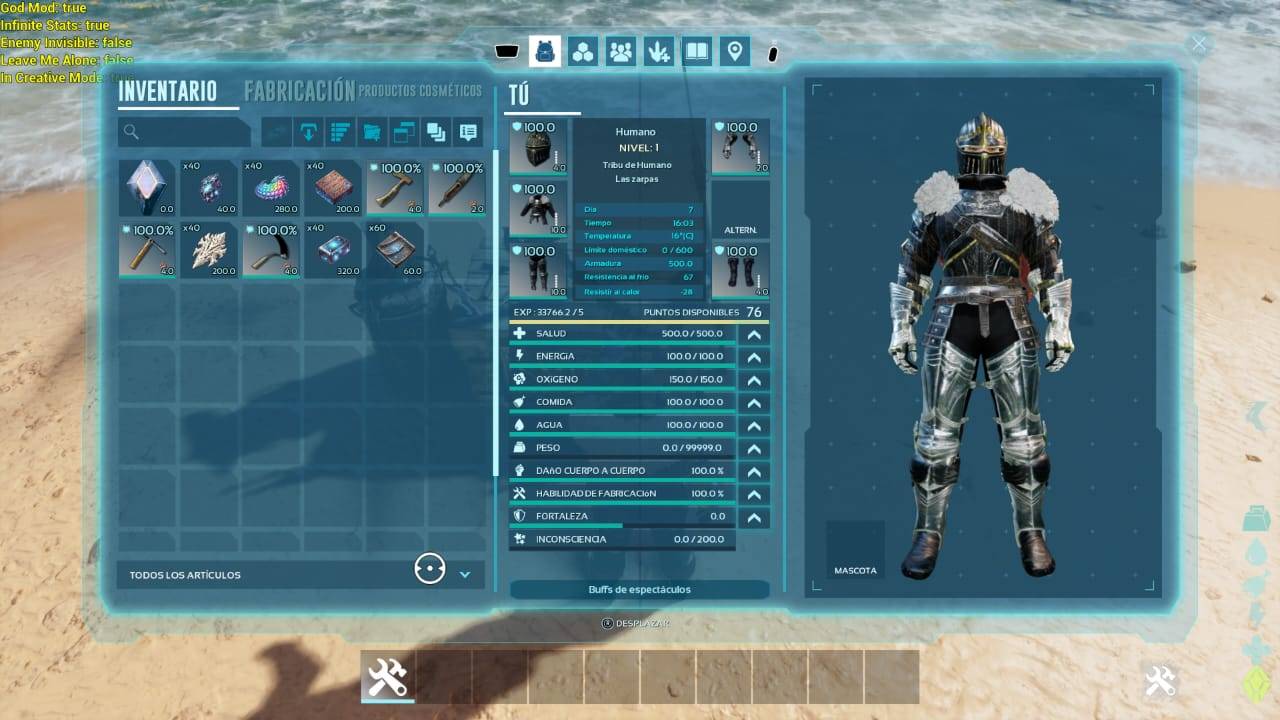This screenshot has width=1280, height=720.
Task: Increase the Salud stat
Action: pyautogui.click(x=754, y=334)
